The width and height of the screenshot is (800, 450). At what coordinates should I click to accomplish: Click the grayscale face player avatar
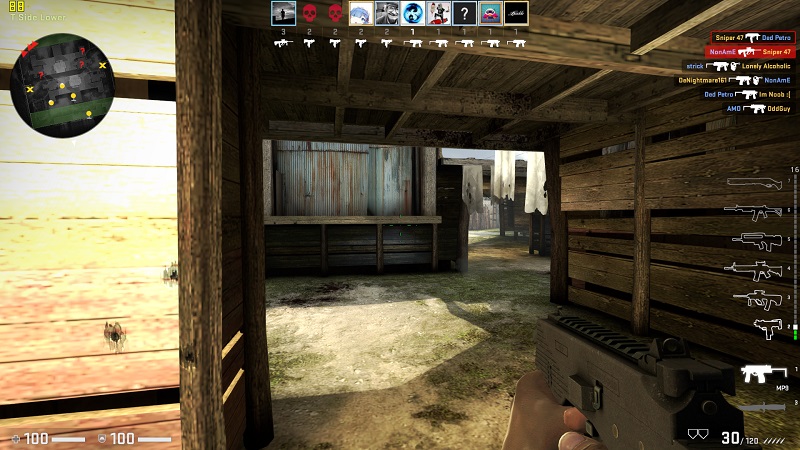386,13
